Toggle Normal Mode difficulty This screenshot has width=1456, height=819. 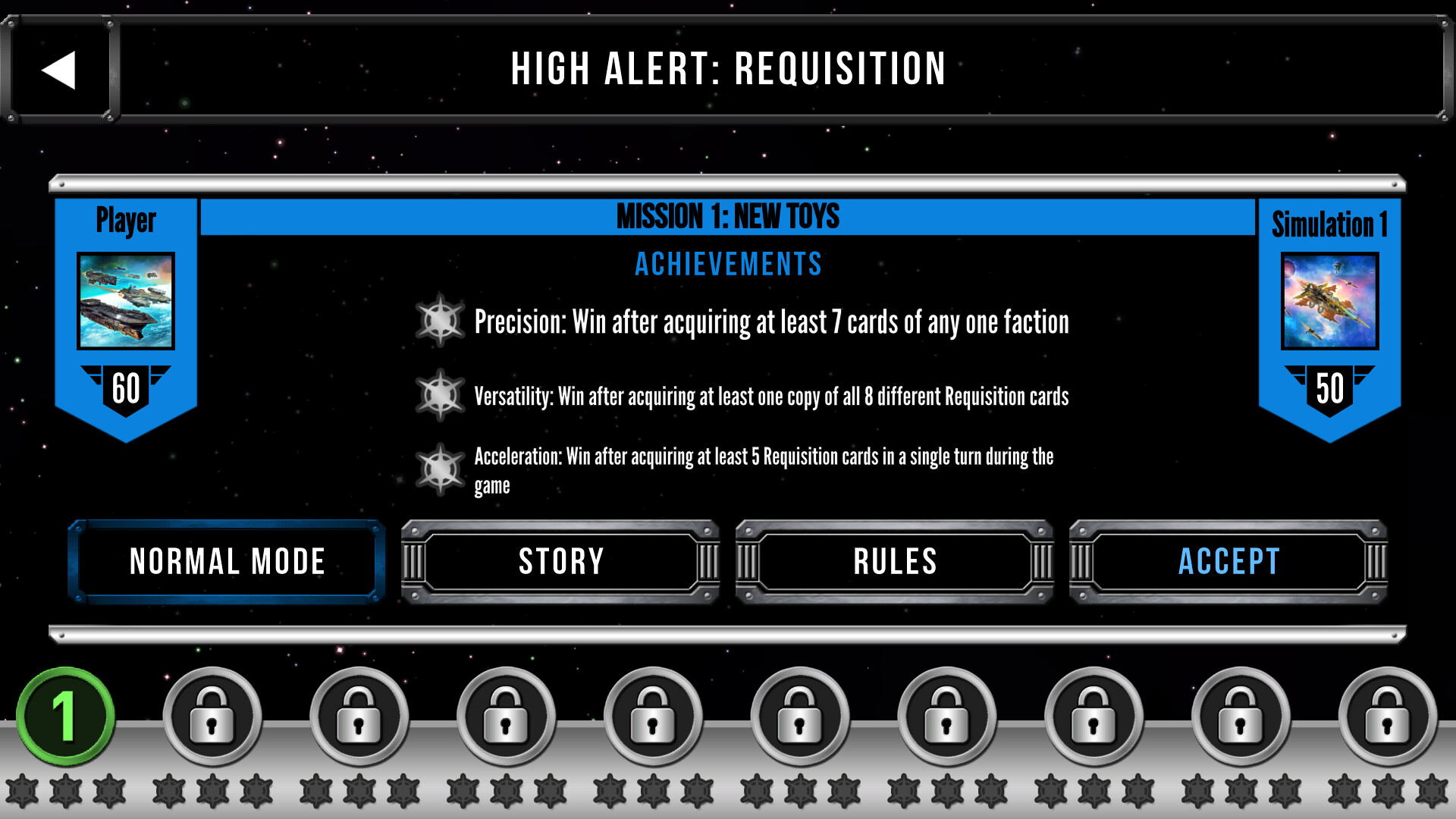pyautogui.click(x=225, y=562)
